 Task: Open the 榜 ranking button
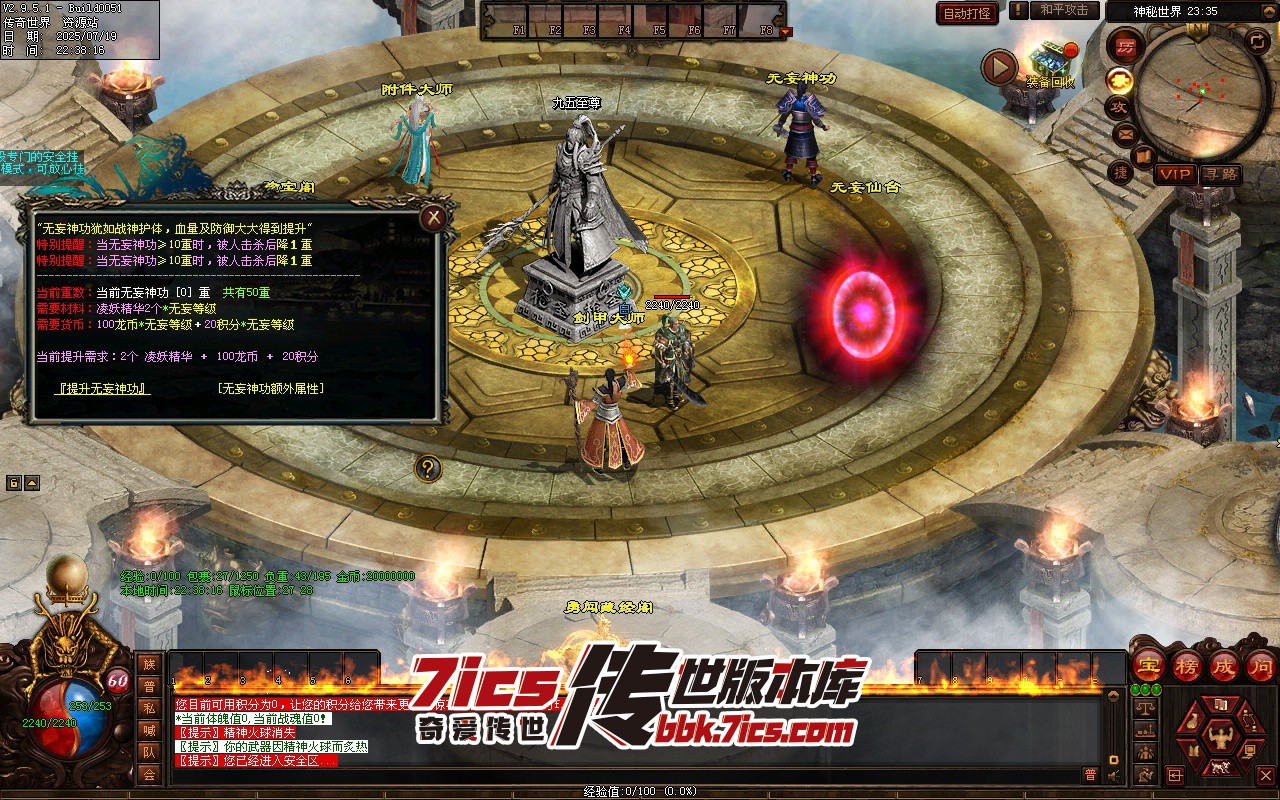(x=1187, y=666)
